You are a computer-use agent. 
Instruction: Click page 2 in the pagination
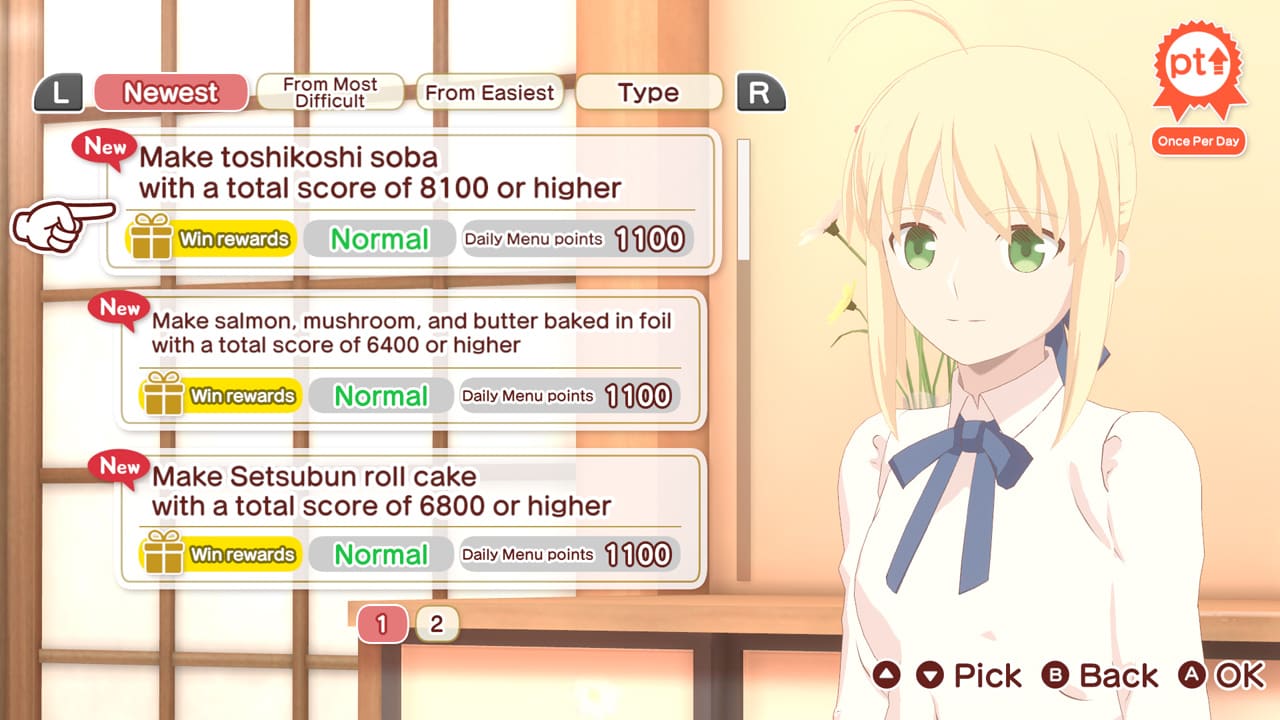(x=434, y=623)
